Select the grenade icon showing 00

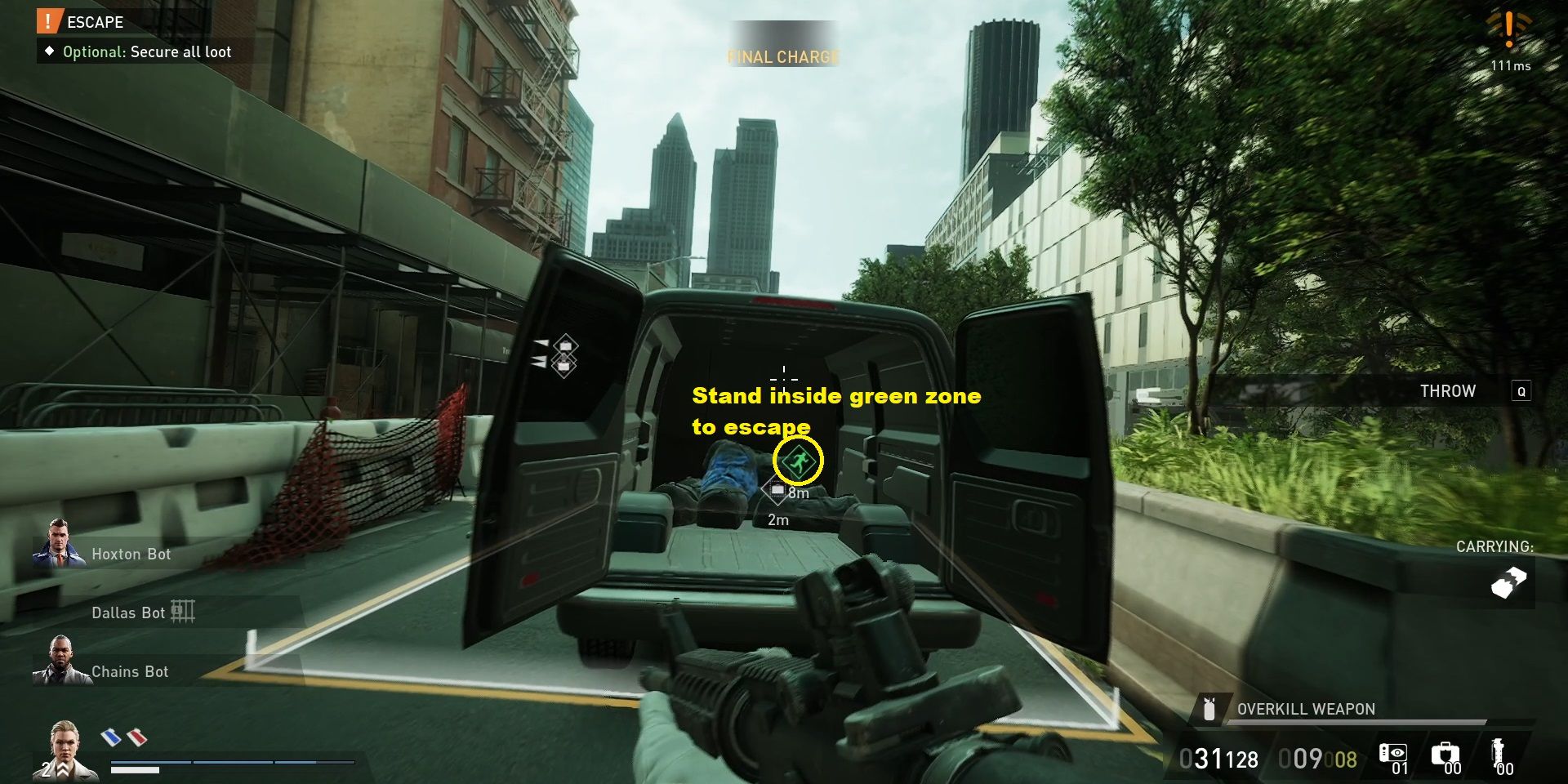point(1499,752)
